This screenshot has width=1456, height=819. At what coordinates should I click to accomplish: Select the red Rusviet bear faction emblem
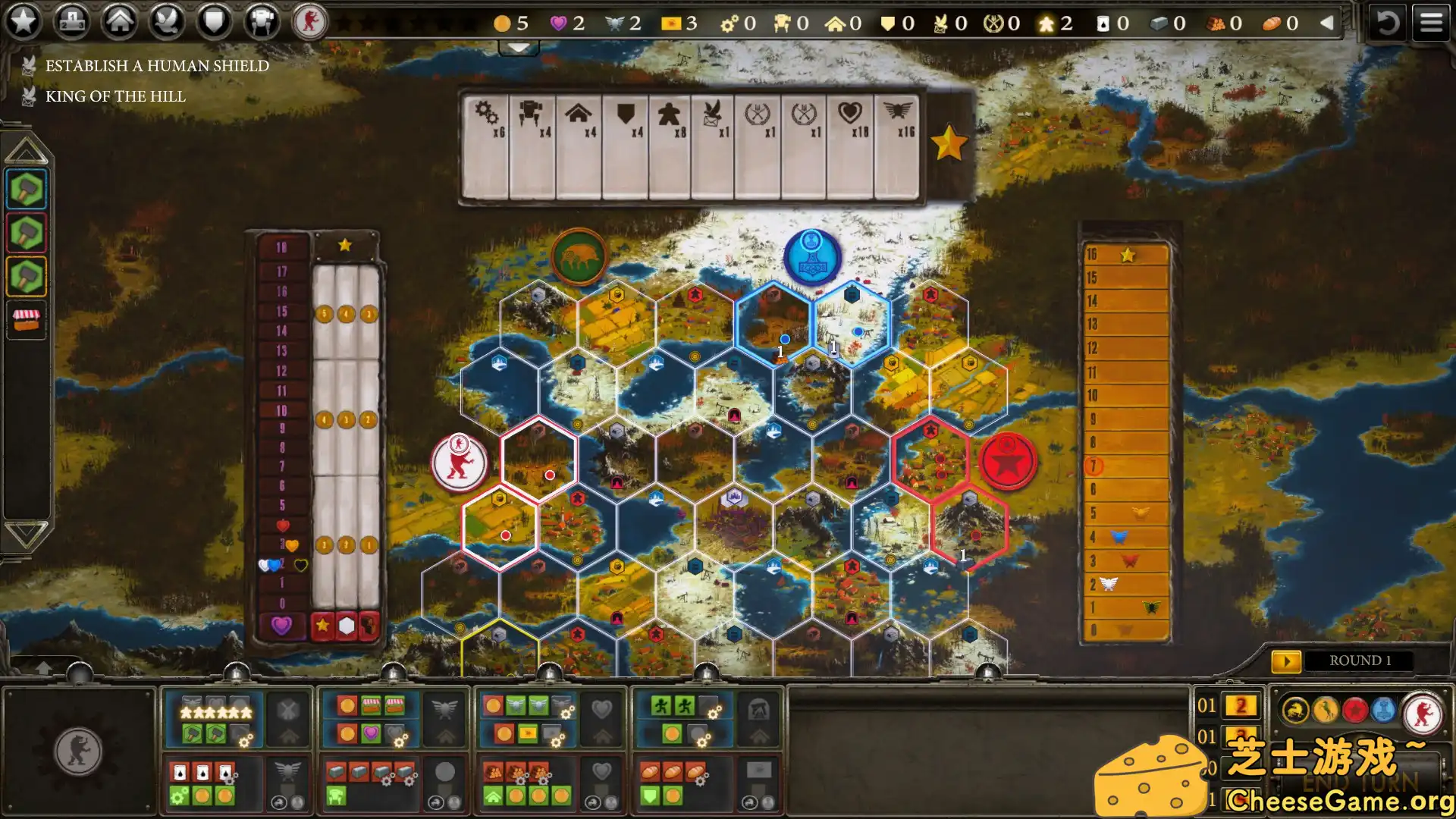311,22
